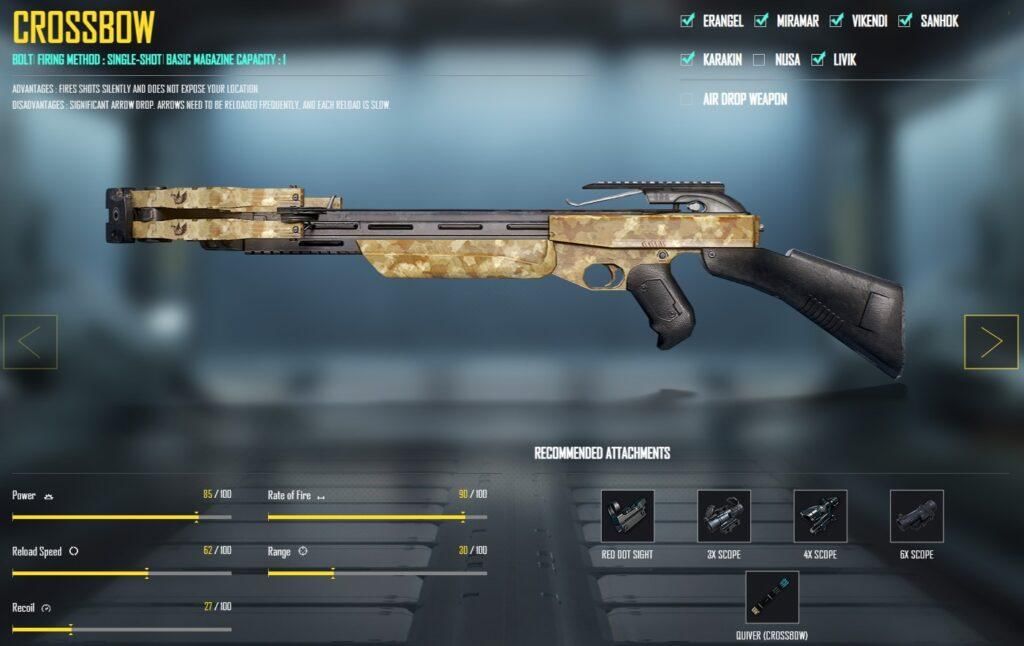Toggle the Karakin map checkbox
Image resolution: width=1024 pixels, height=646 pixels.
click(687, 59)
